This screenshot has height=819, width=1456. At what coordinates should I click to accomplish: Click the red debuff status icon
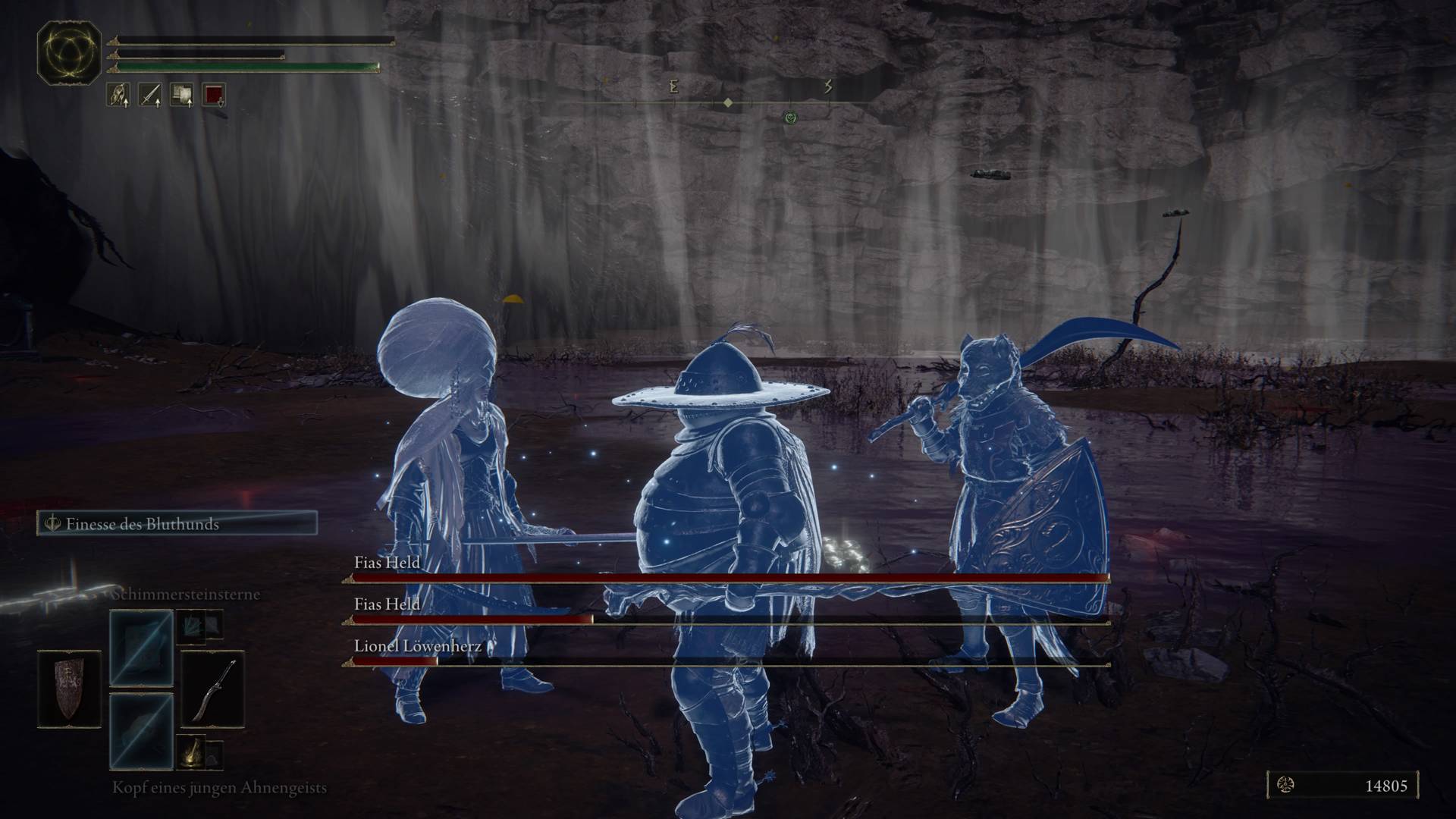click(x=215, y=95)
